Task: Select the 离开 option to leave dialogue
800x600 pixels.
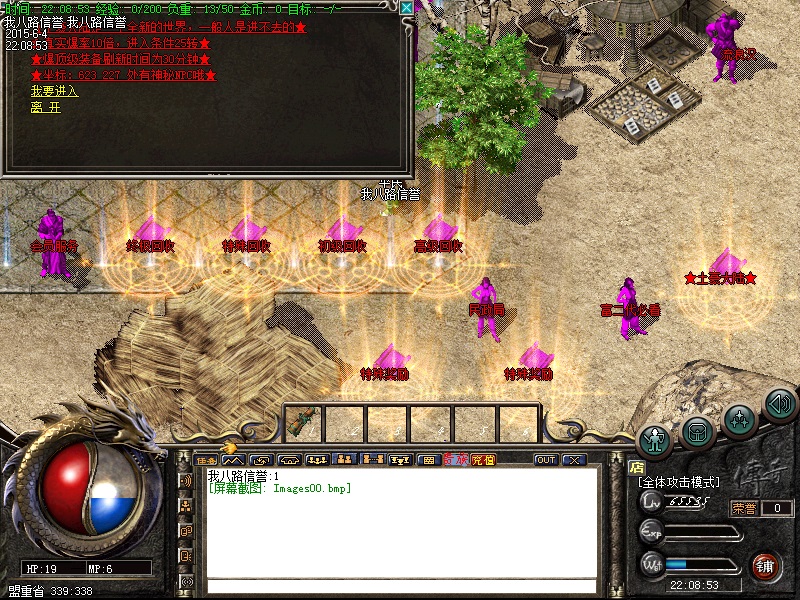Action: (46, 108)
